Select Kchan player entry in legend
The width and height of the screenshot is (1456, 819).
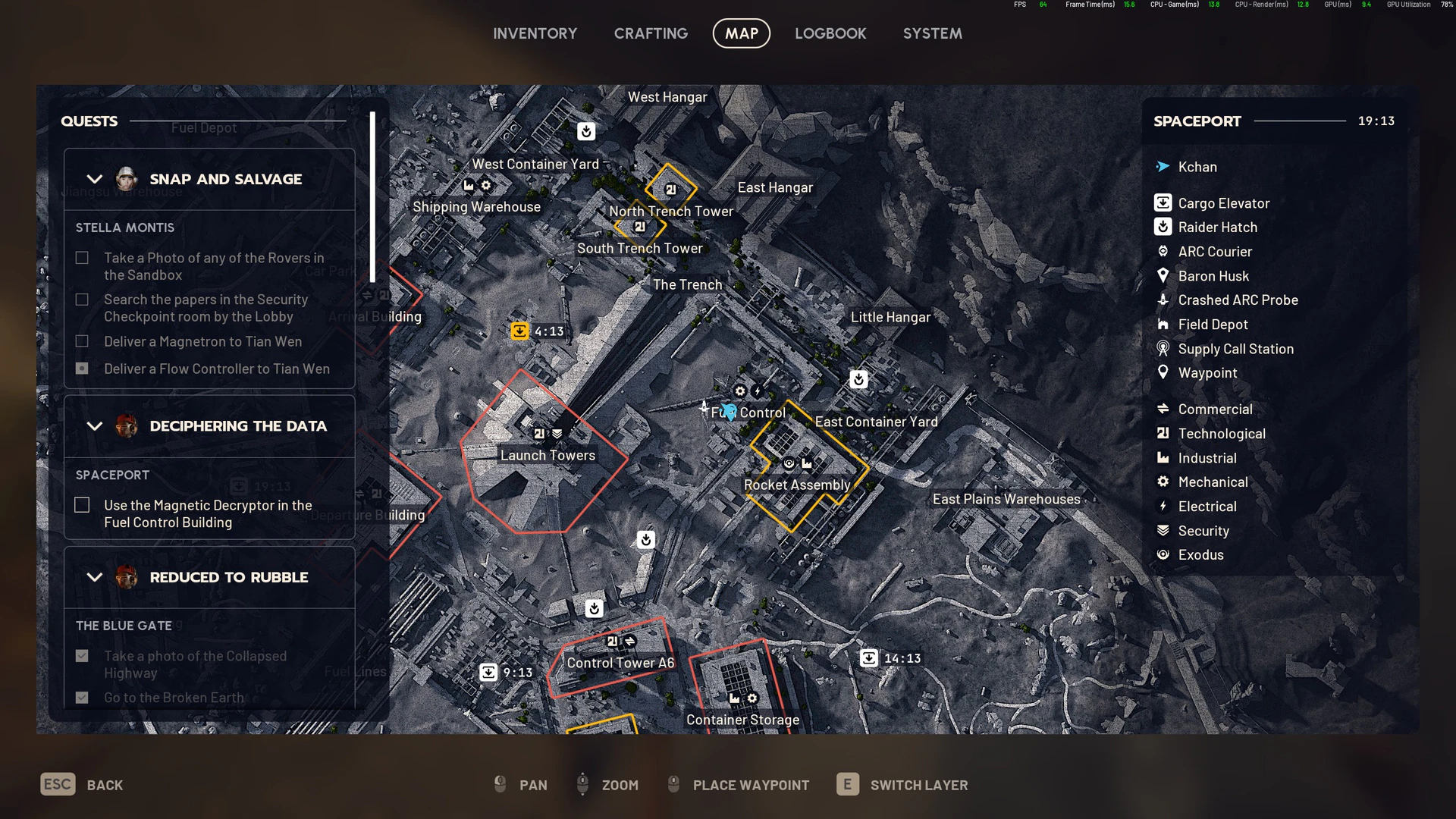[x=1197, y=167]
